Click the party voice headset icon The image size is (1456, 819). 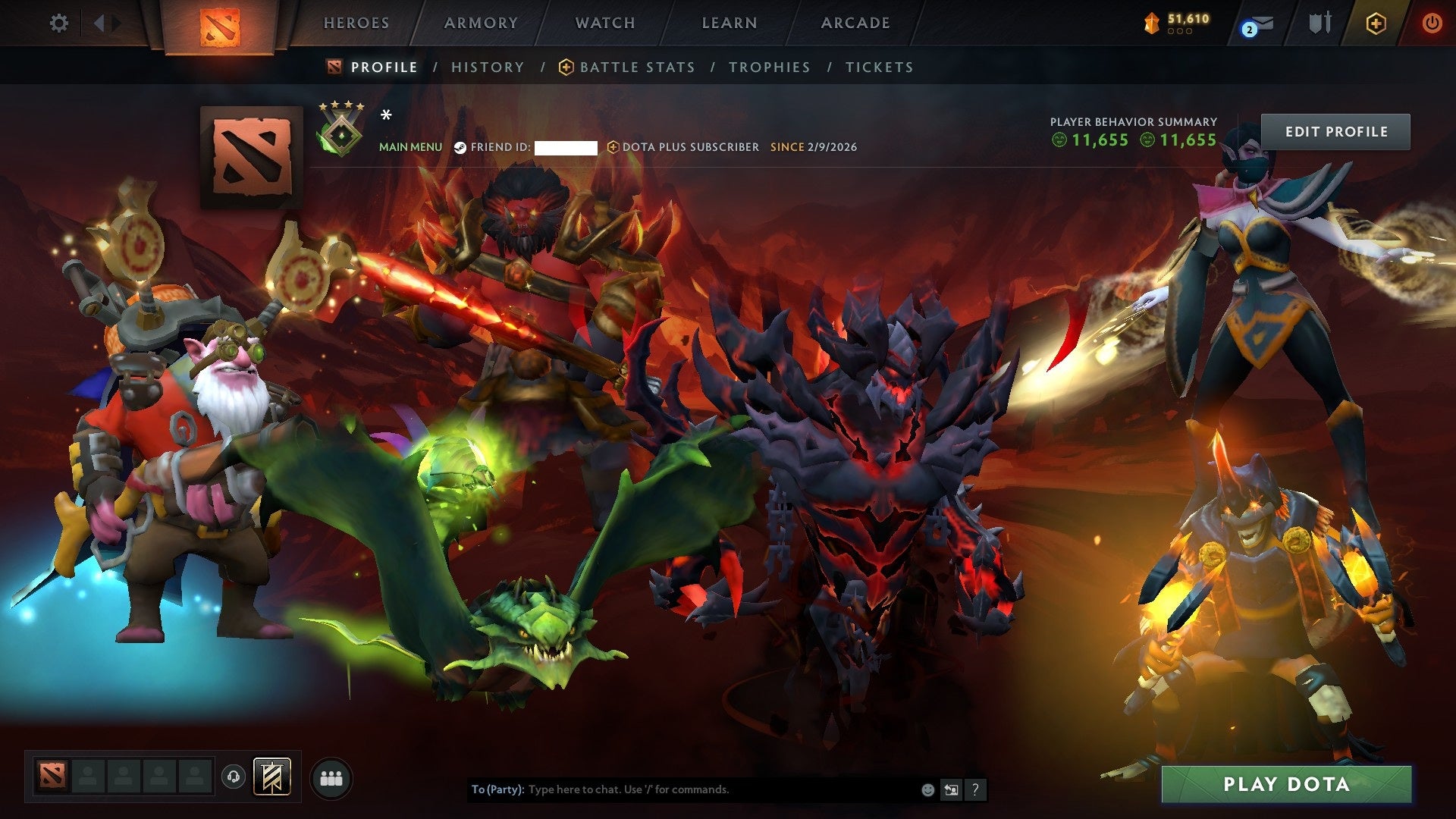pyautogui.click(x=234, y=777)
